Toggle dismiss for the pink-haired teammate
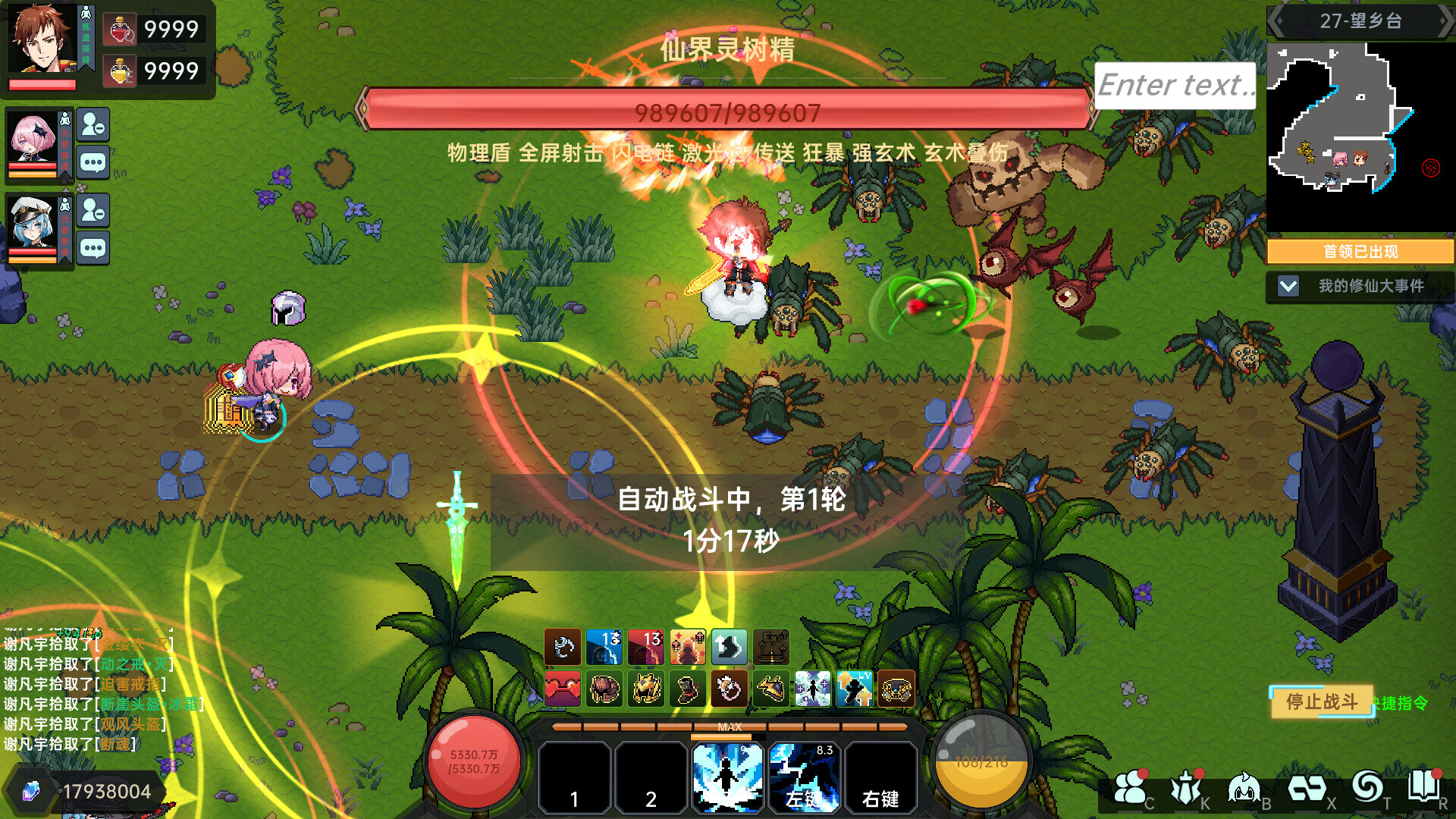Screen dimensions: 1456x819 (93, 125)
